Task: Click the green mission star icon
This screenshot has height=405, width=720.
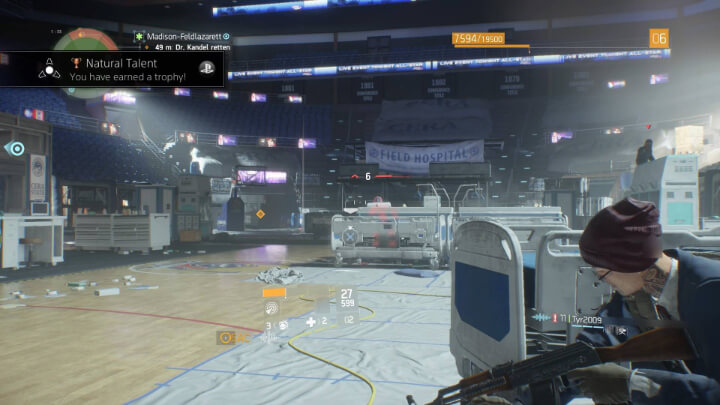Action: (140, 36)
